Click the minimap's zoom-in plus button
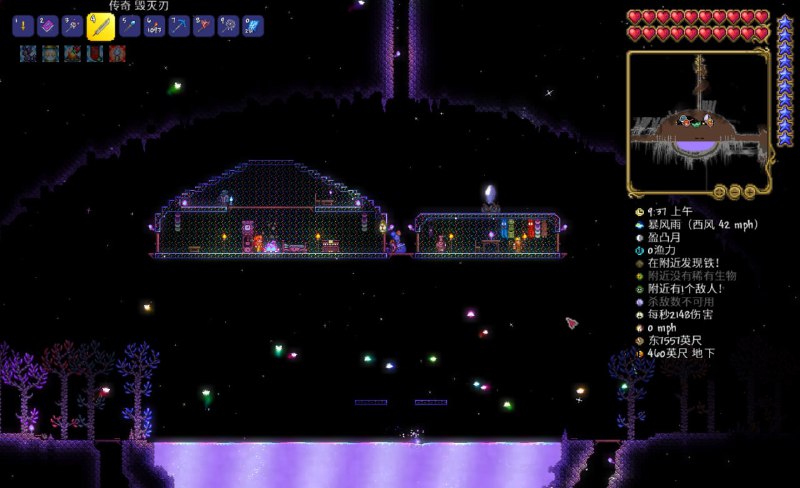 coord(749,191)
